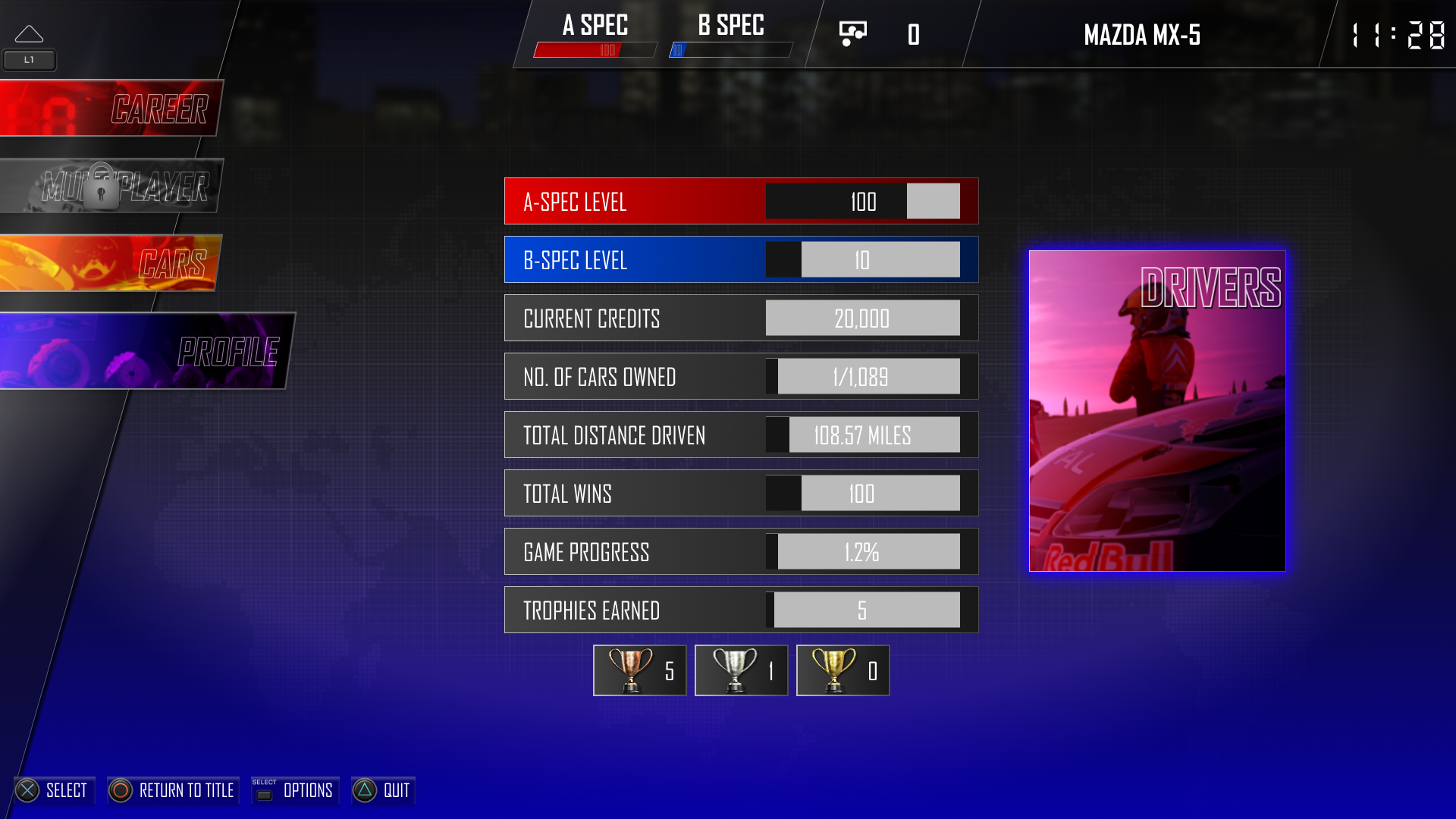This screenshot has width=1456, height=819.
Task: Select the Current Credits row
Action: click(x=741, y=318)
